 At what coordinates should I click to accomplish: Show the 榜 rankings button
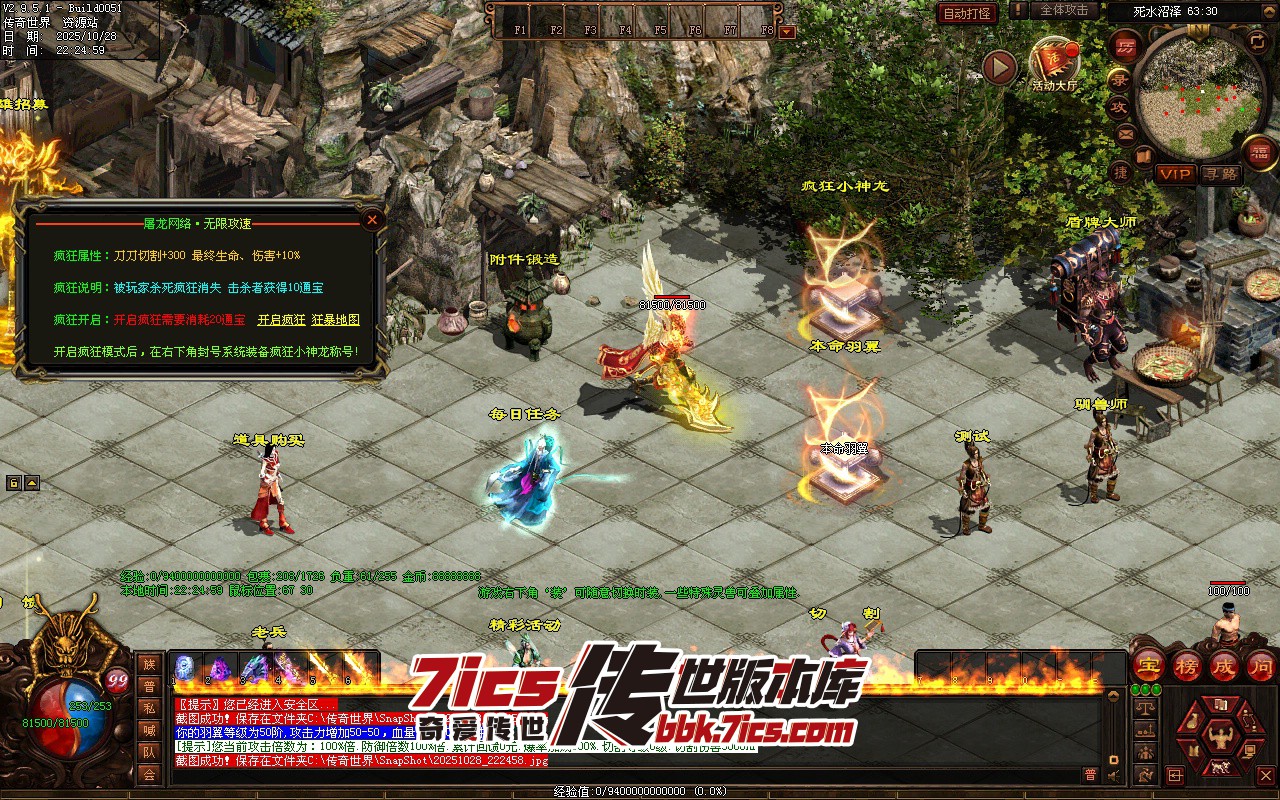coord(1186,665)
